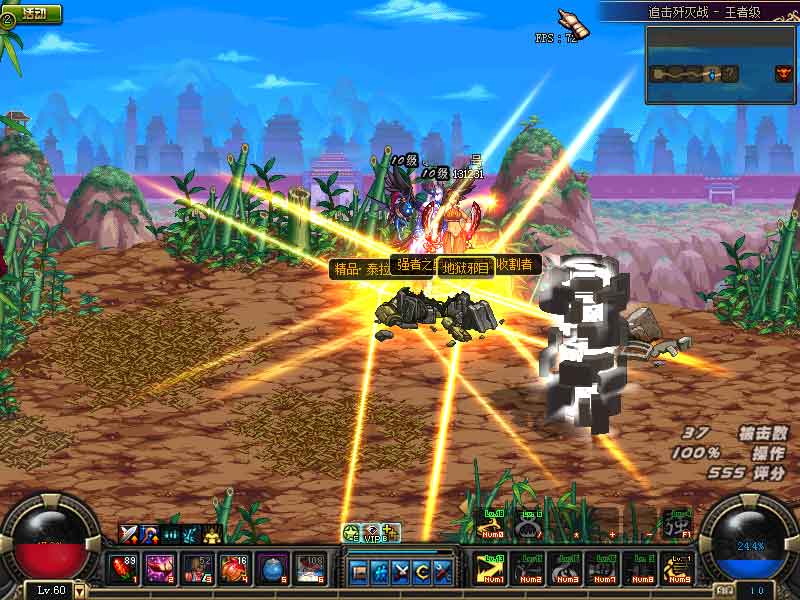
Task: Activate the skill bound to Num7
Action: 604,569
